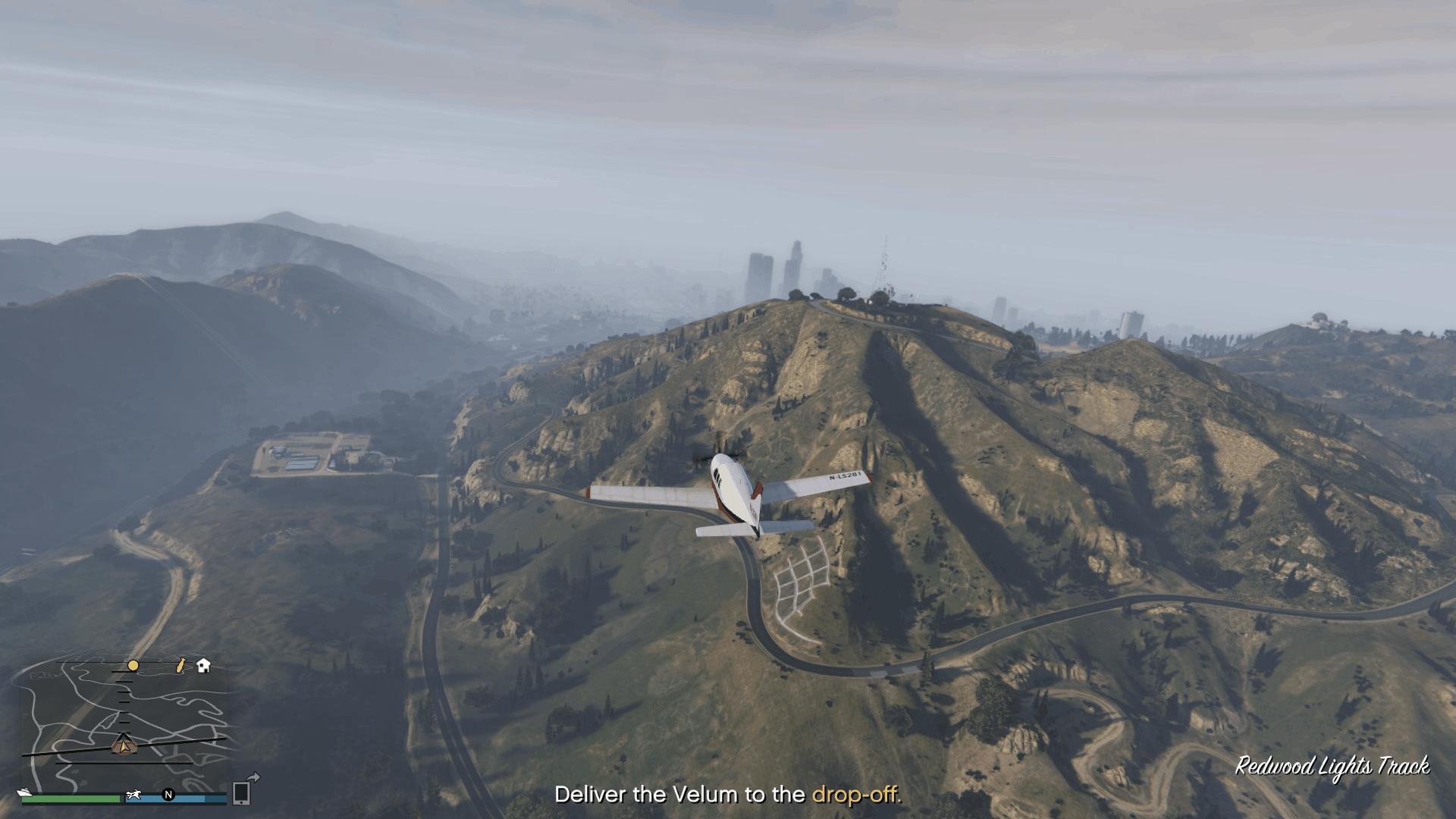This screenshot has width=1456, height=819.
Task: Select the white safehouse blip
Action: point(203,666)
